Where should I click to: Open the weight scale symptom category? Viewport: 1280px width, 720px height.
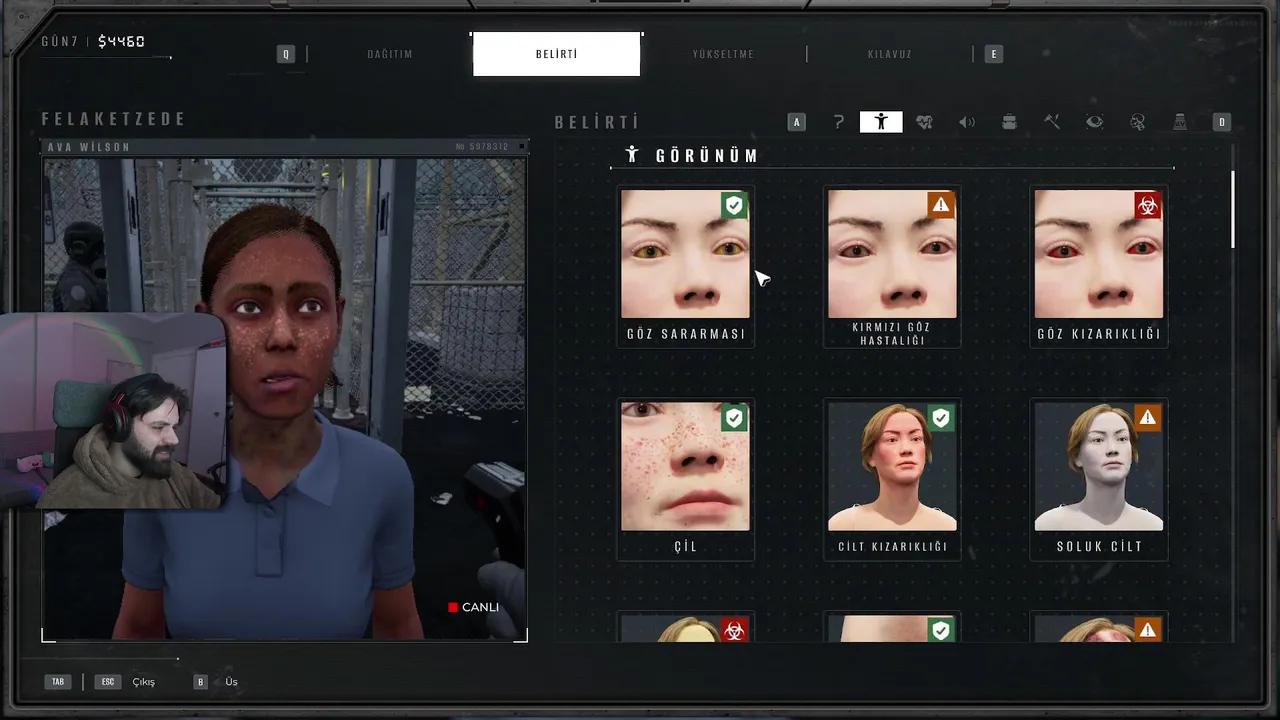1180,122
